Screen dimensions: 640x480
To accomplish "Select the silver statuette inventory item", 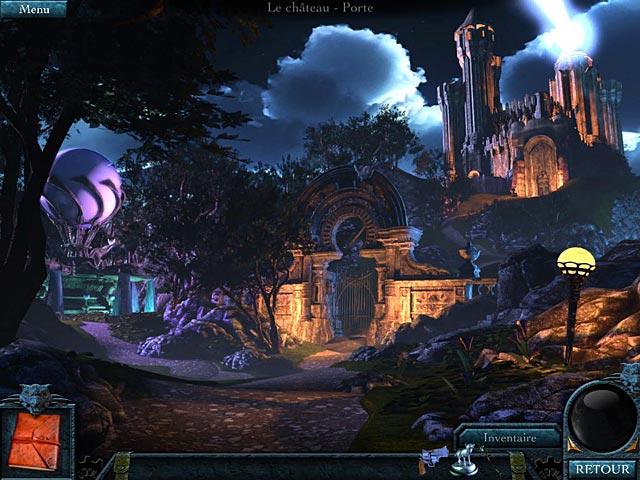I will (x=463, y=460).
